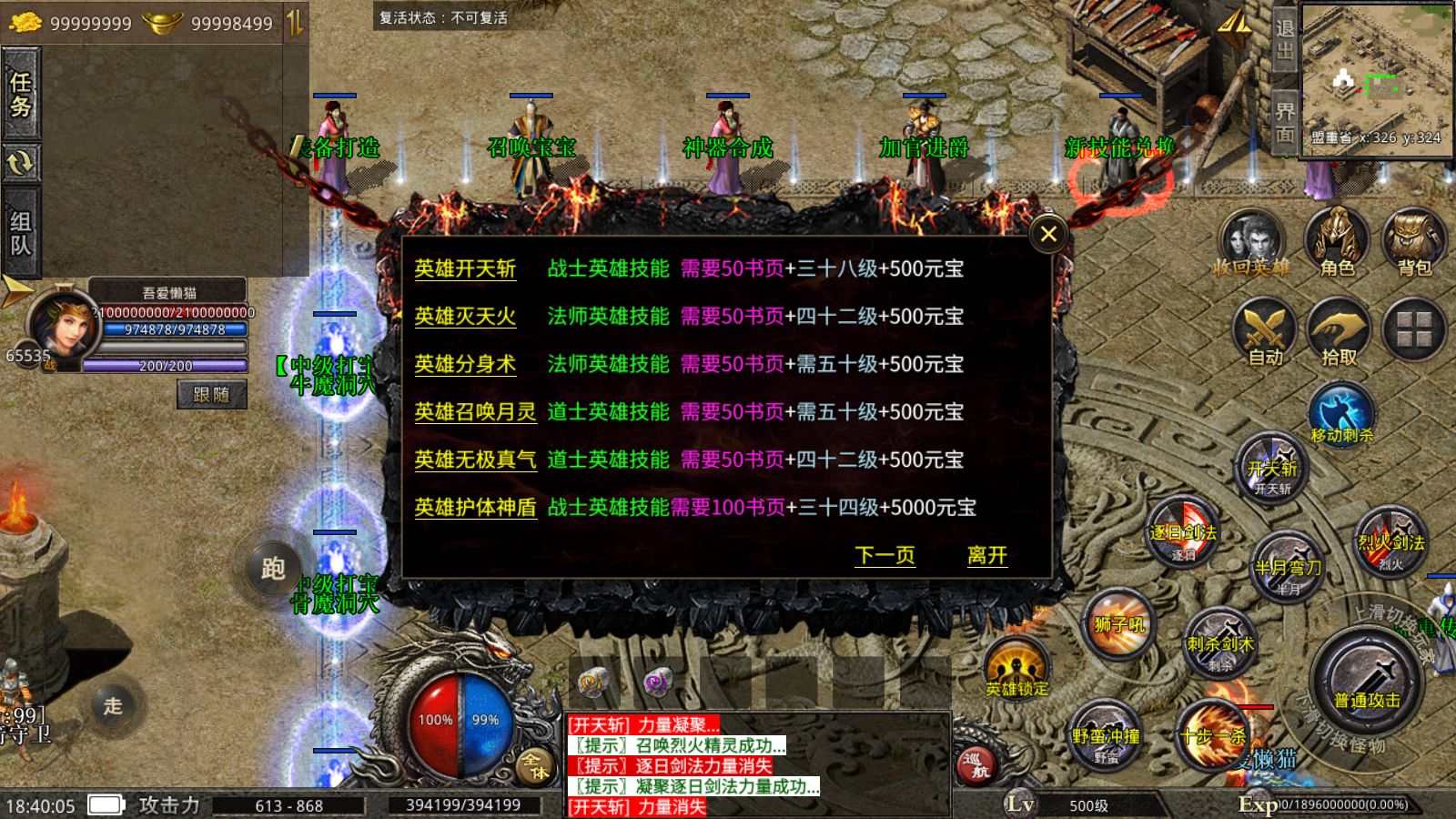The width and height of the screenshot is (1456, 819).
Task: Select the 英雄开天斩 skill link
Action: click(465, 268)
